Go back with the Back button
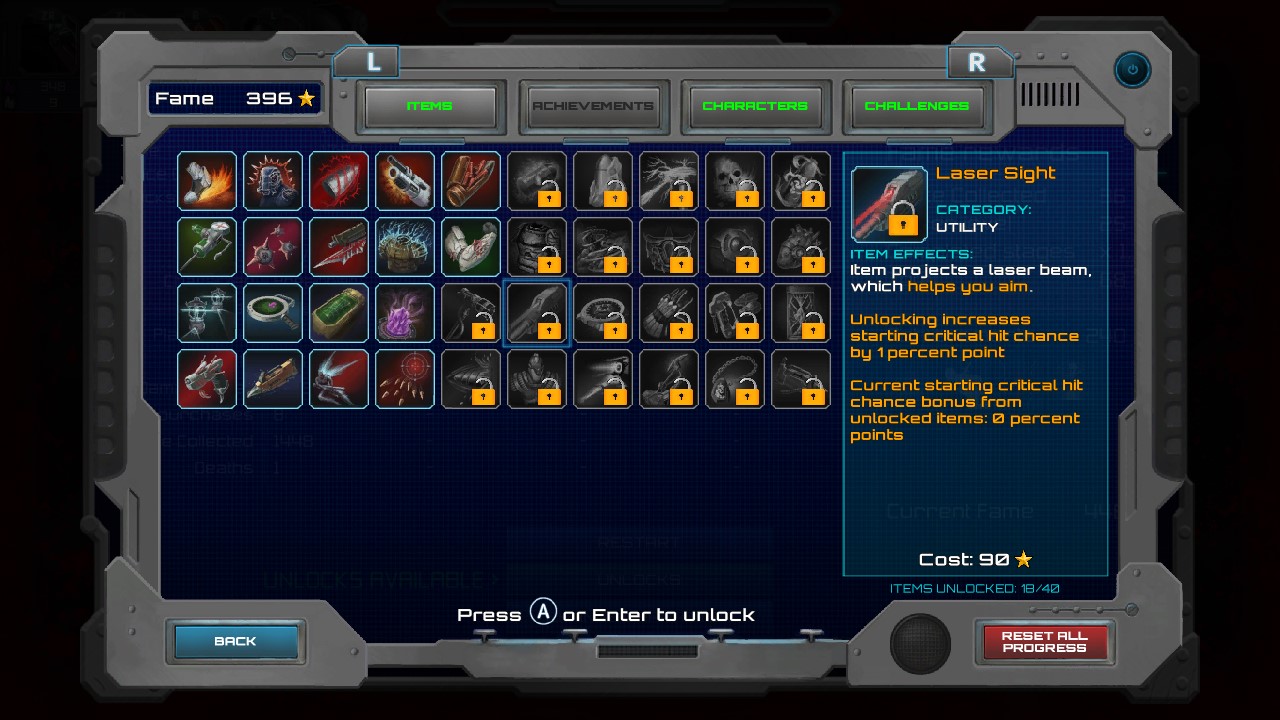 [236, 641]
